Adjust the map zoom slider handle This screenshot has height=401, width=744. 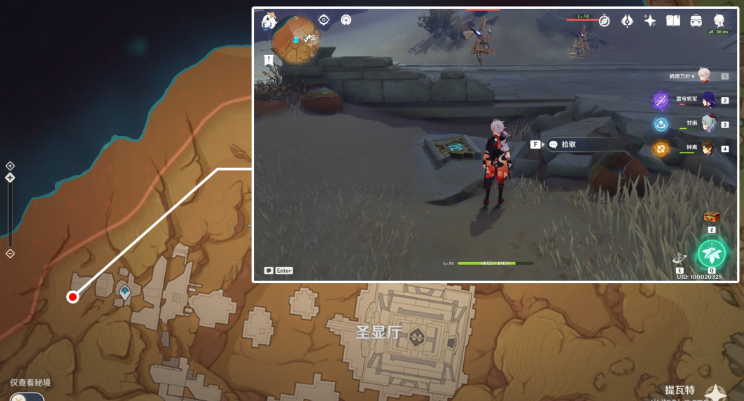click(10, 178)
